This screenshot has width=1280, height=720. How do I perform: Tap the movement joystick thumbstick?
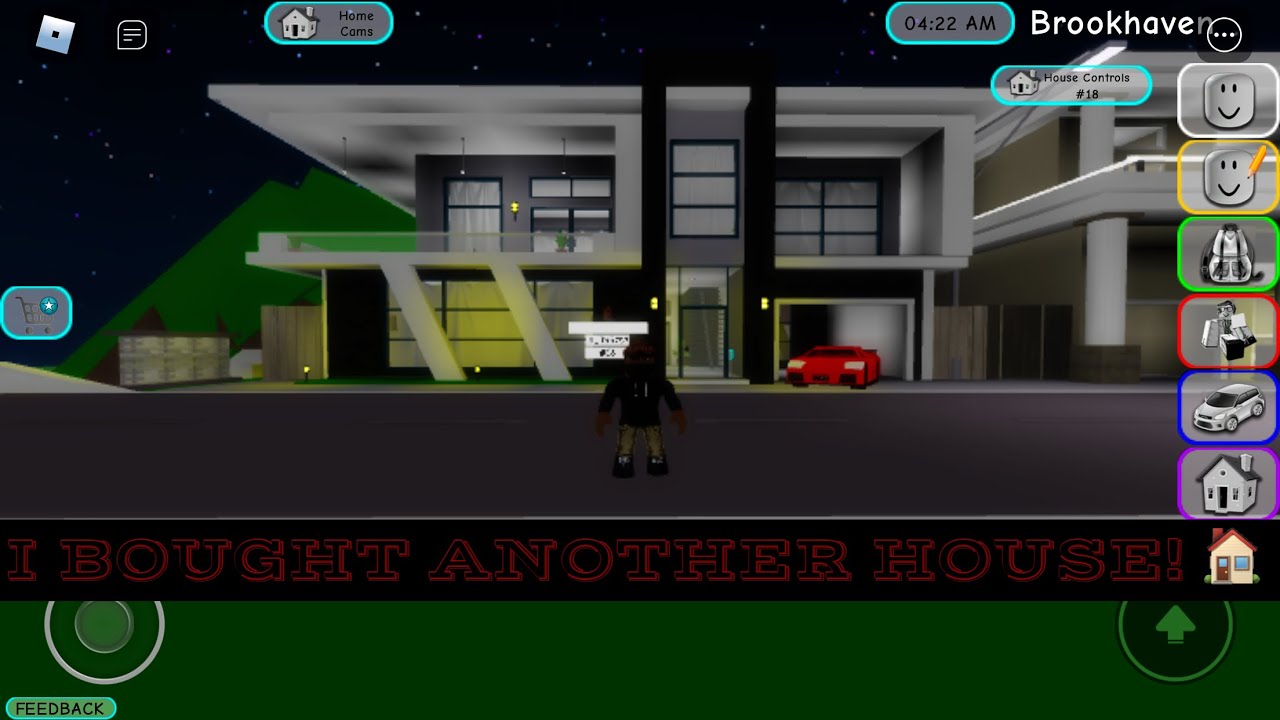pos(103,625)
